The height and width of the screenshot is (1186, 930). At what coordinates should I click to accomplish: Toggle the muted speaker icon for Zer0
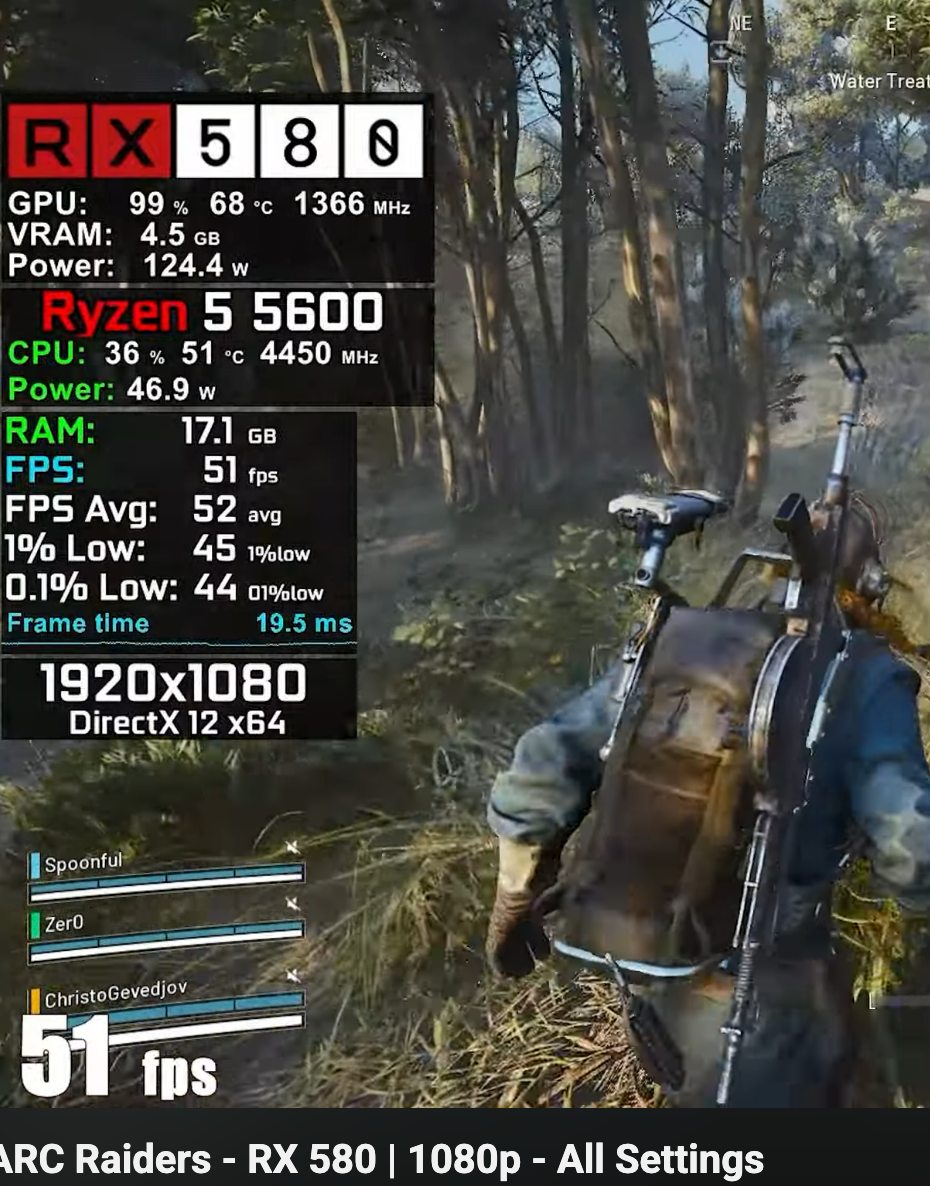point(292,905)
